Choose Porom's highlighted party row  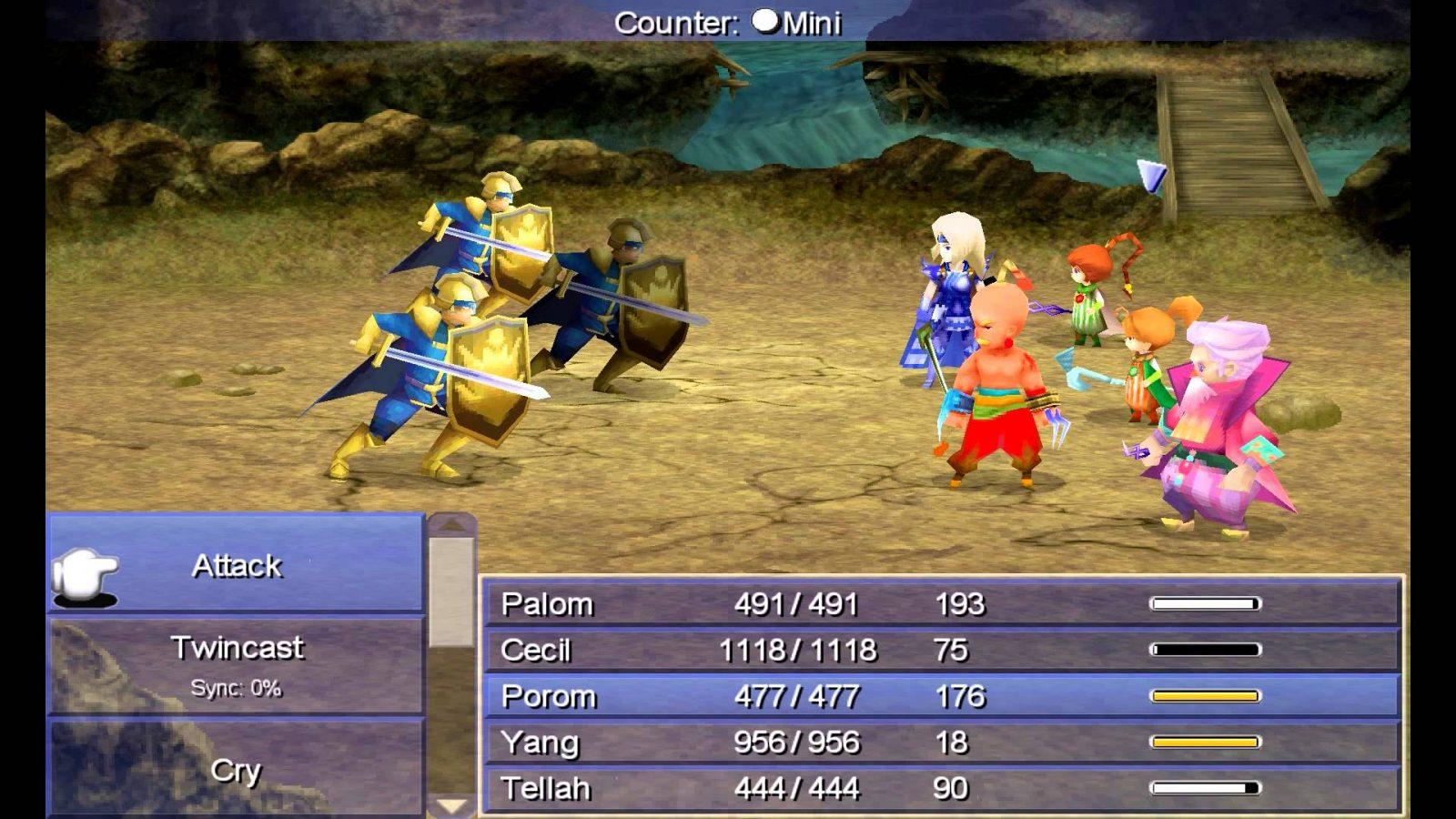[942, 696]
